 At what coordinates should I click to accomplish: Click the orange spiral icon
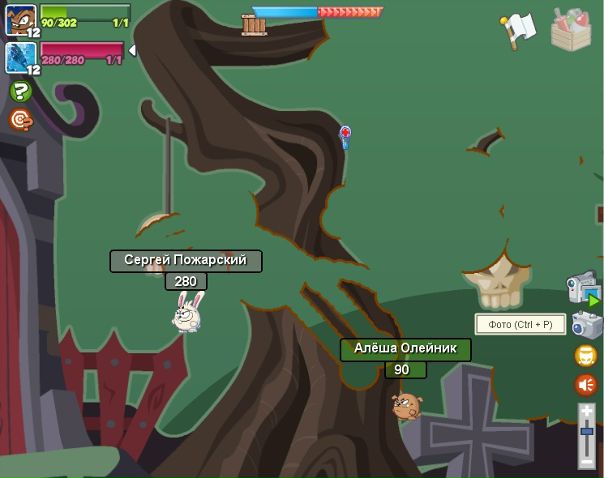(20, 120)
